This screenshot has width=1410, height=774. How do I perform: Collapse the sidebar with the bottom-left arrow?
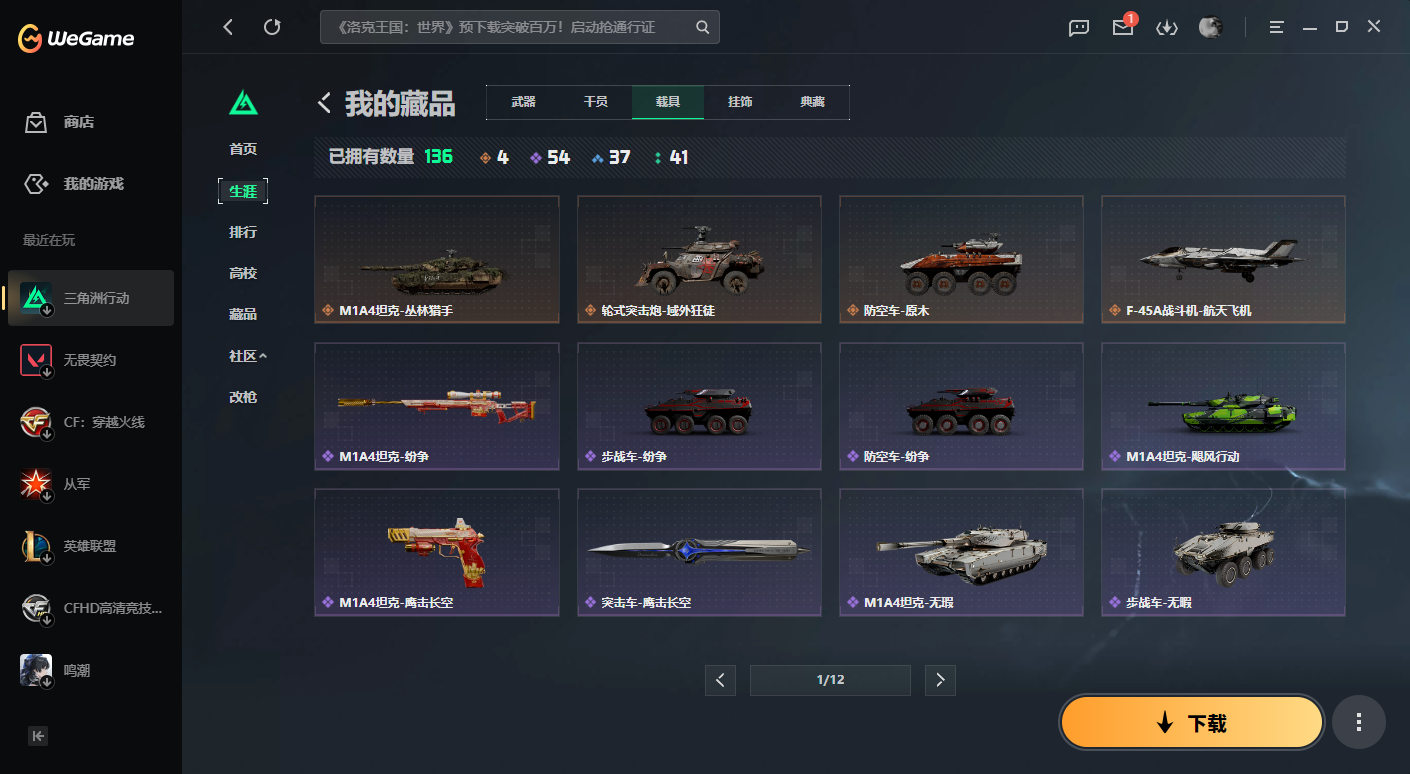(x=37, y=735)
